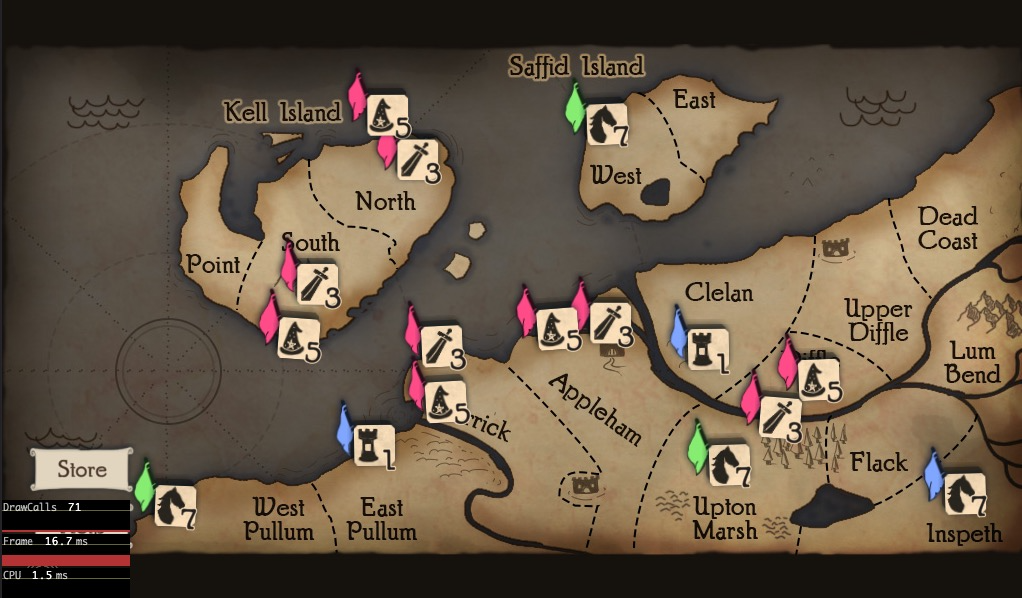Image resolution: width=1022 pixels, height=598 pixels.
Task: Open the Store
Action: coord(82,469)
